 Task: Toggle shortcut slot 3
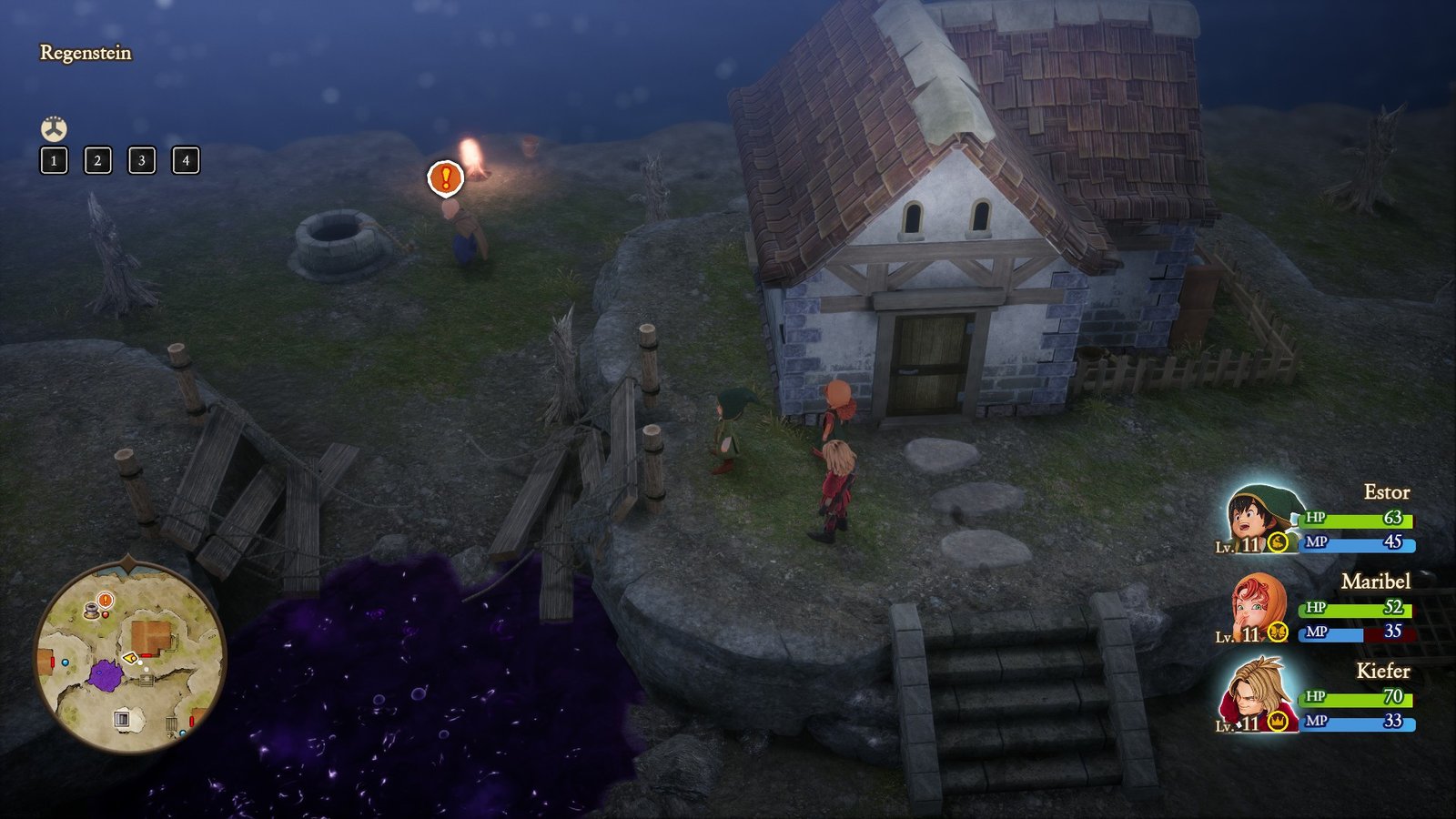(141, 162)
